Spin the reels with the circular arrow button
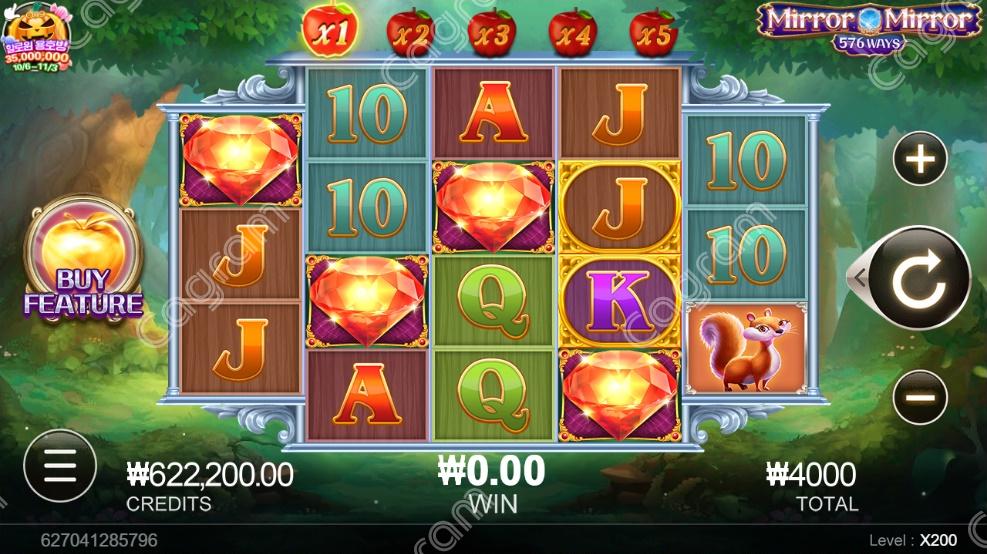Image resolution: width=987 pixels, height=554 pixels. pos(918,279)
